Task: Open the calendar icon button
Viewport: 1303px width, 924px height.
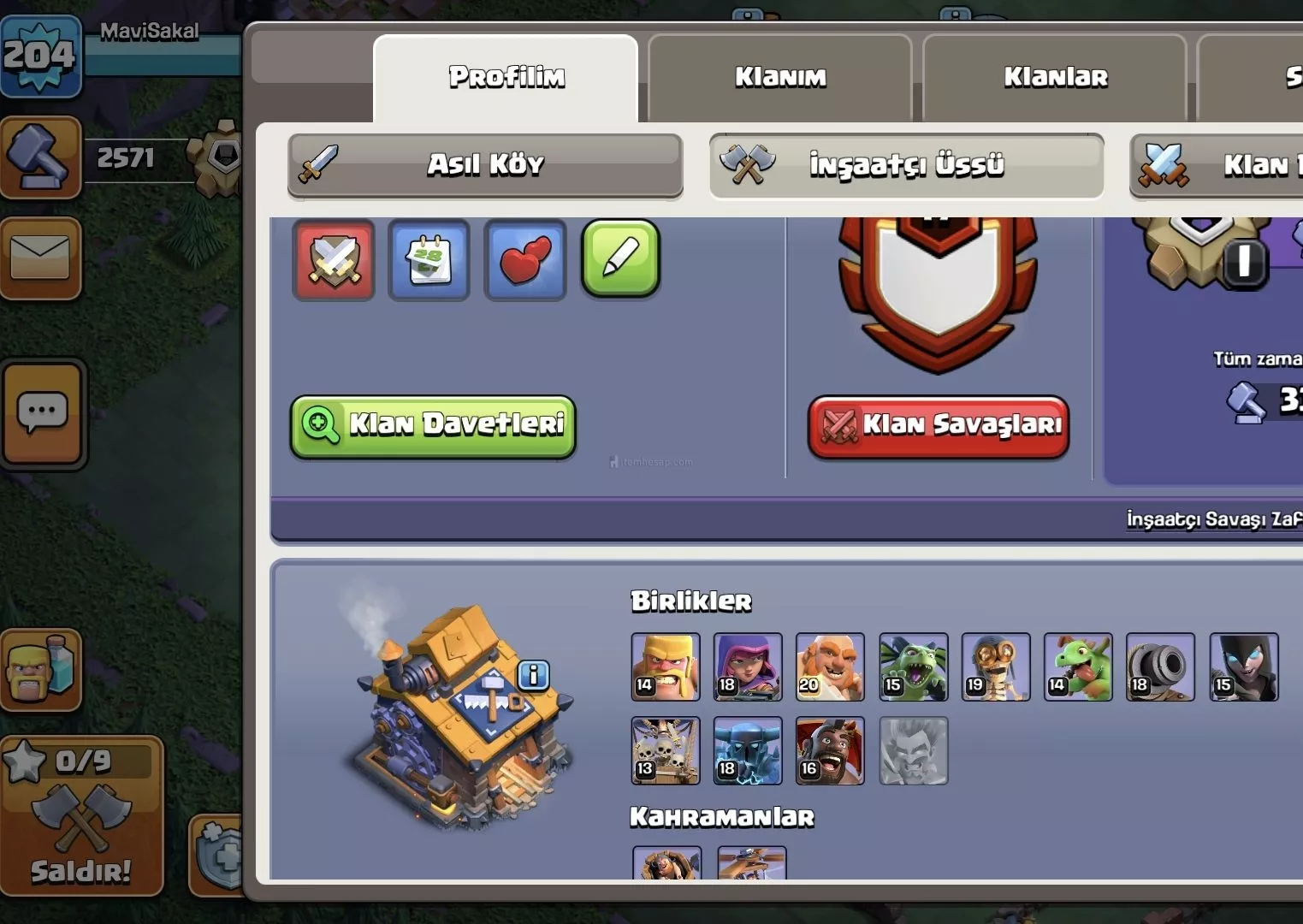Action: point(429,260)
